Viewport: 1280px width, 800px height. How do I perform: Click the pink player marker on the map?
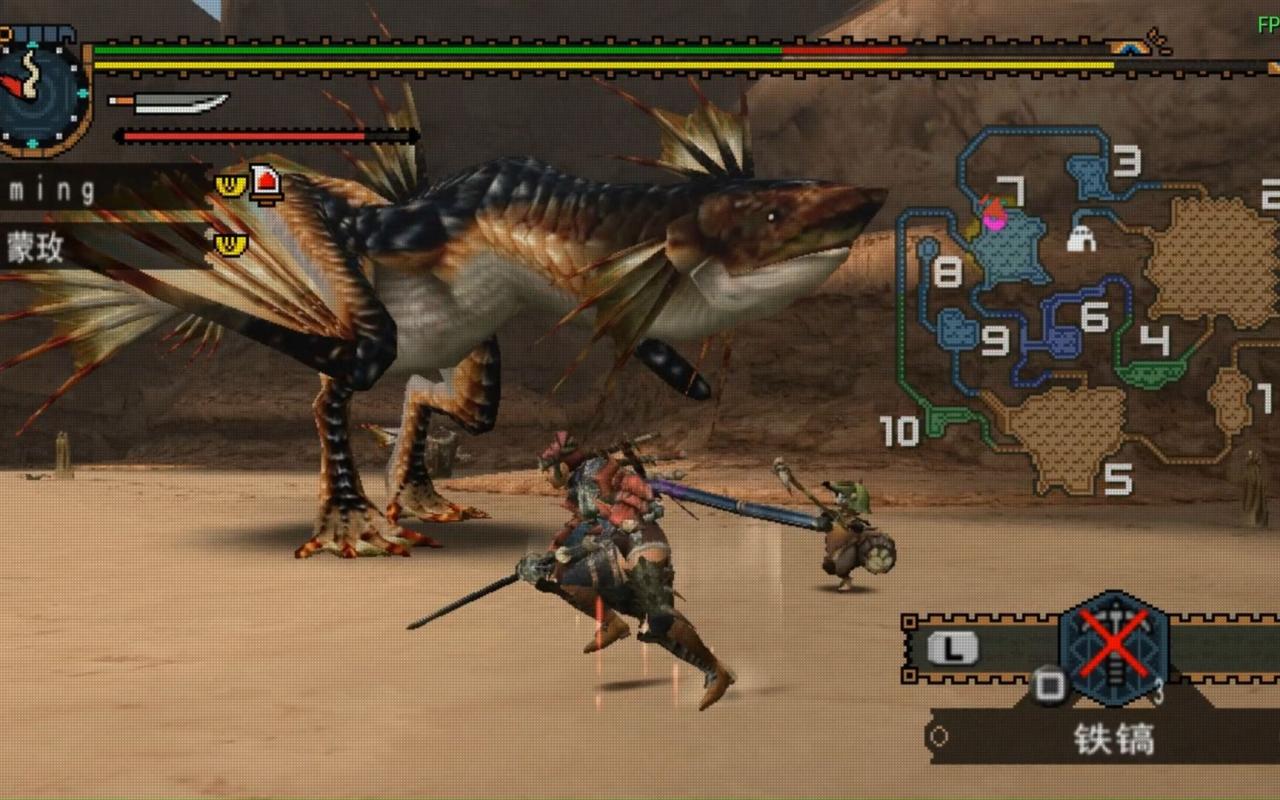(994, 218)
